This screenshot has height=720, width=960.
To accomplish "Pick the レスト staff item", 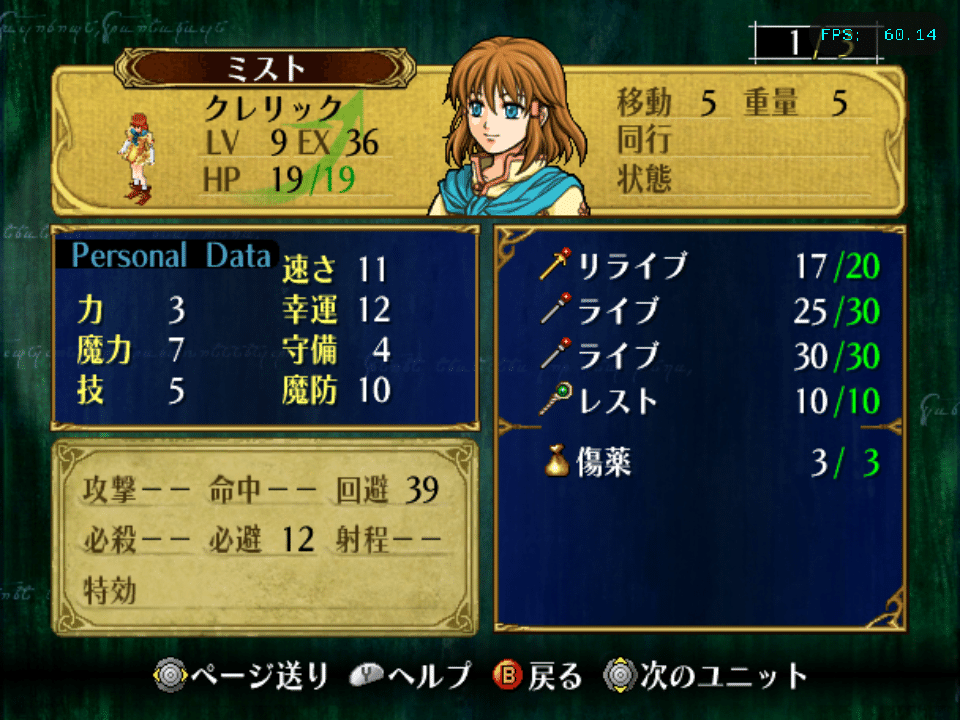I will click(618, 401).
